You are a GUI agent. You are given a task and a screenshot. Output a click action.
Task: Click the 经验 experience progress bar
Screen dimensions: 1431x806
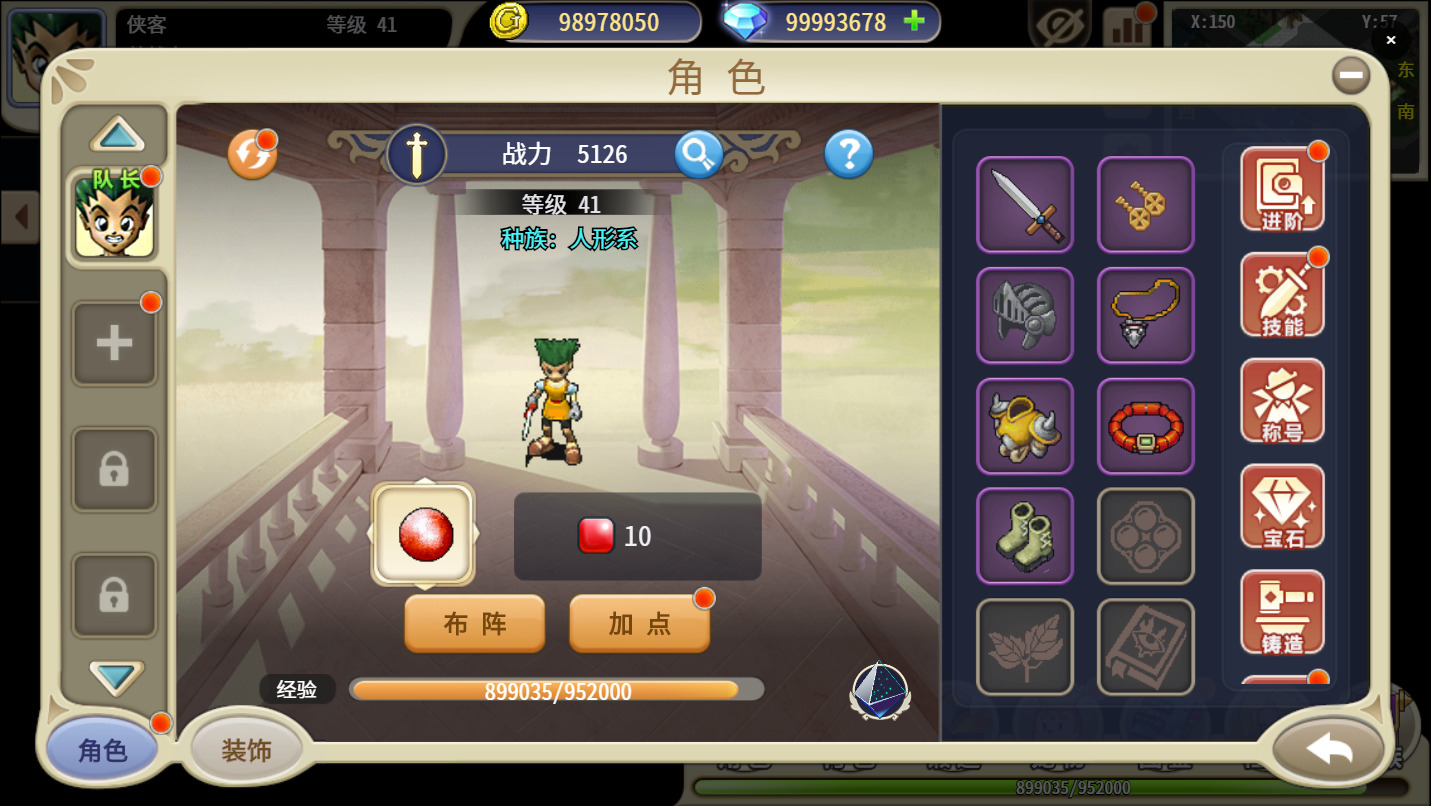click(x=556, y=689)
